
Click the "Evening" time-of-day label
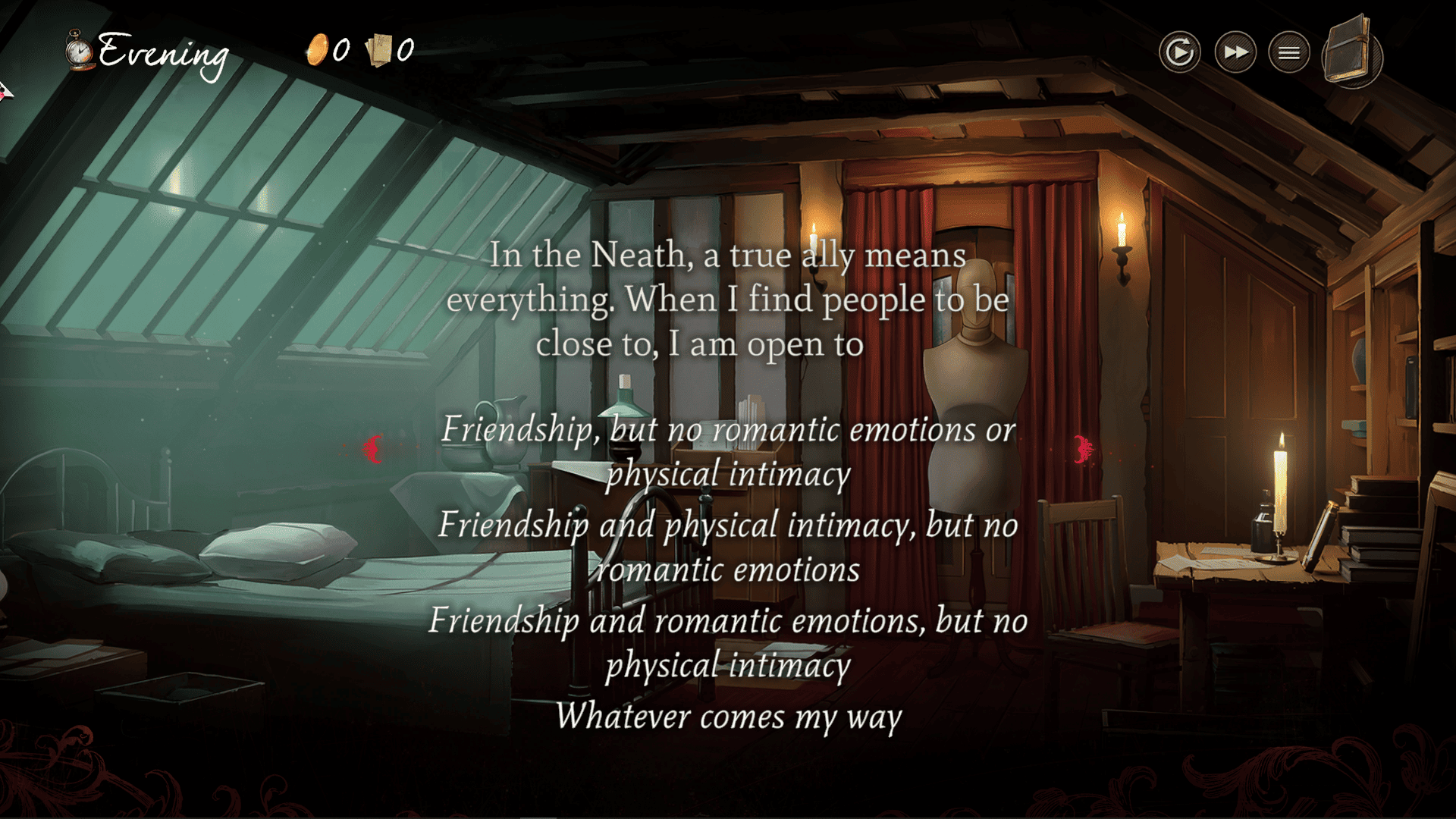click(162, 53)
